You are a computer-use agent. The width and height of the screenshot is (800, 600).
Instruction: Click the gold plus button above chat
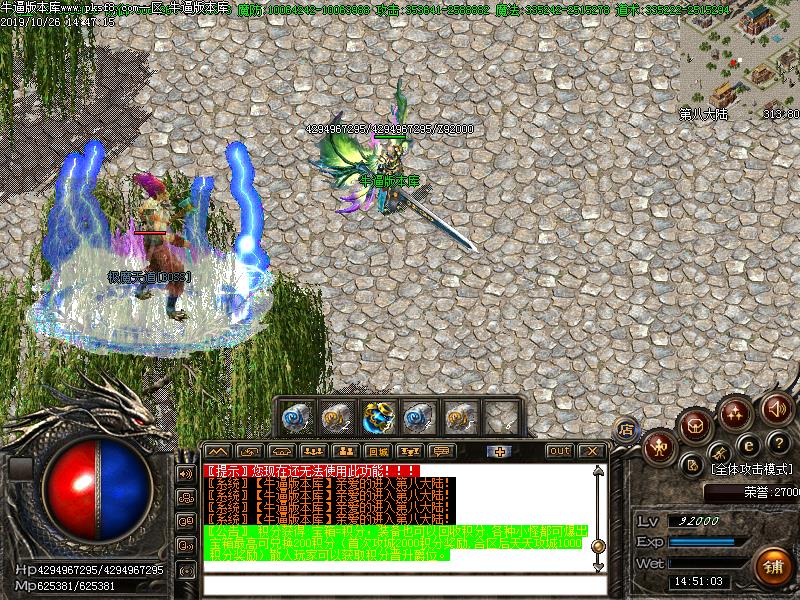(500, 451)
